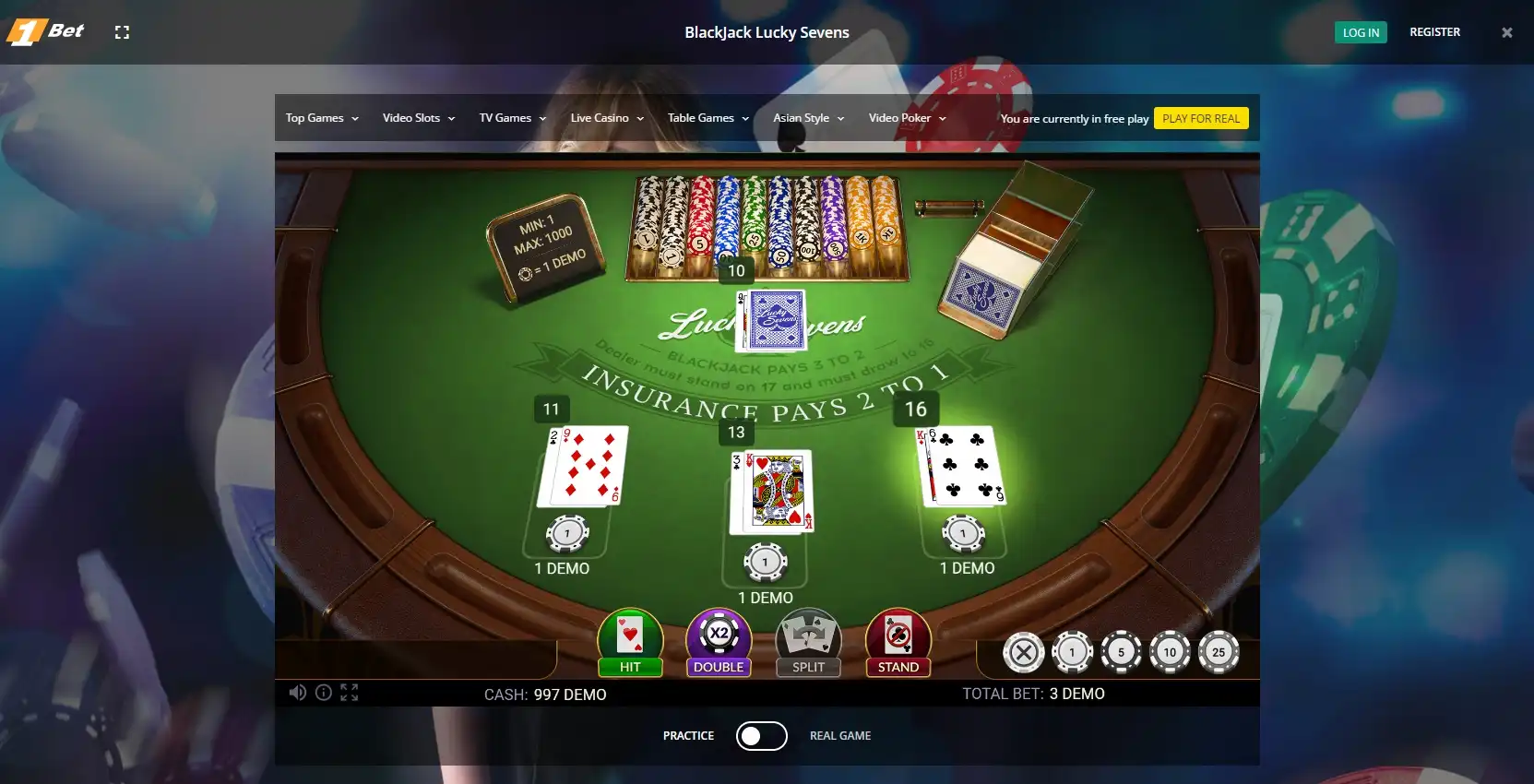Image resolution: width=1534 pixels, height=784 pixels.
Task: Click the Play For Real button
Action: pos(1201,119)
